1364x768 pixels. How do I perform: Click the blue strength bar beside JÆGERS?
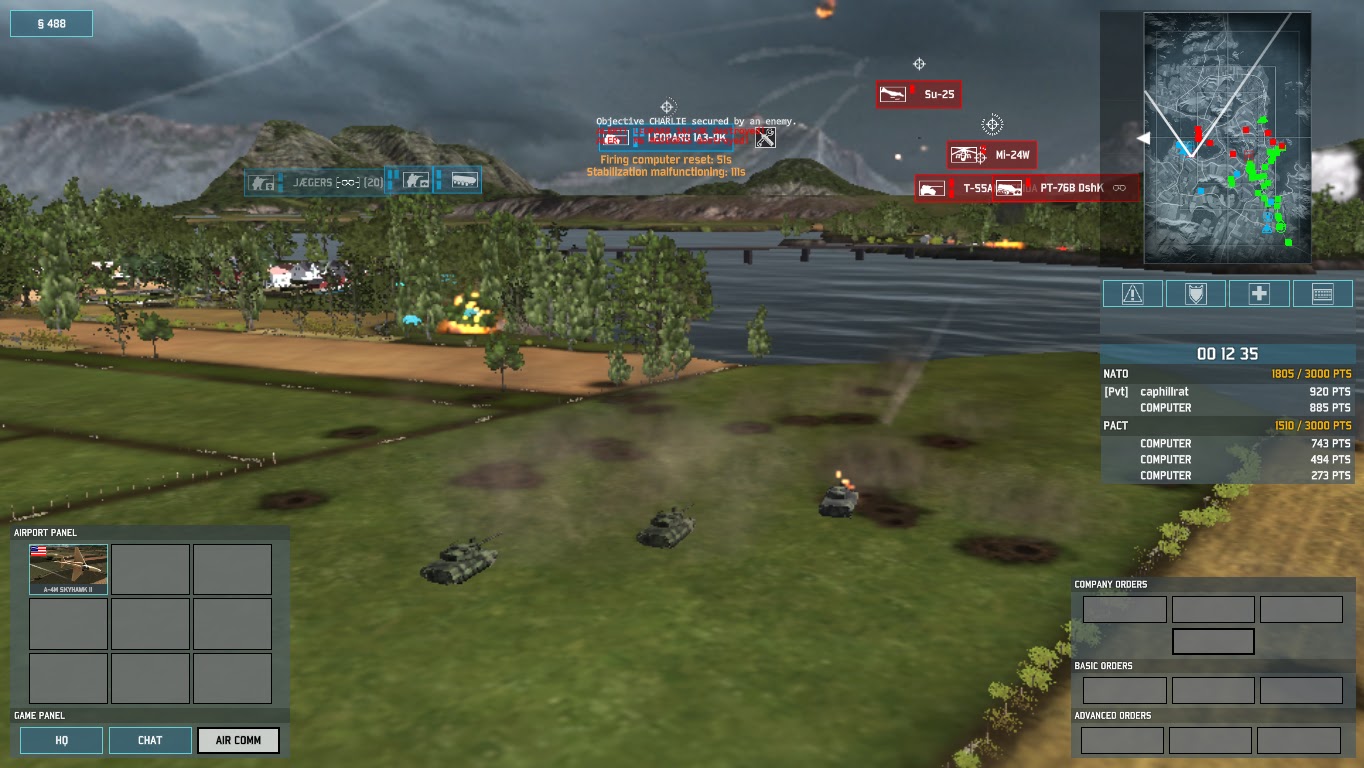282,182
